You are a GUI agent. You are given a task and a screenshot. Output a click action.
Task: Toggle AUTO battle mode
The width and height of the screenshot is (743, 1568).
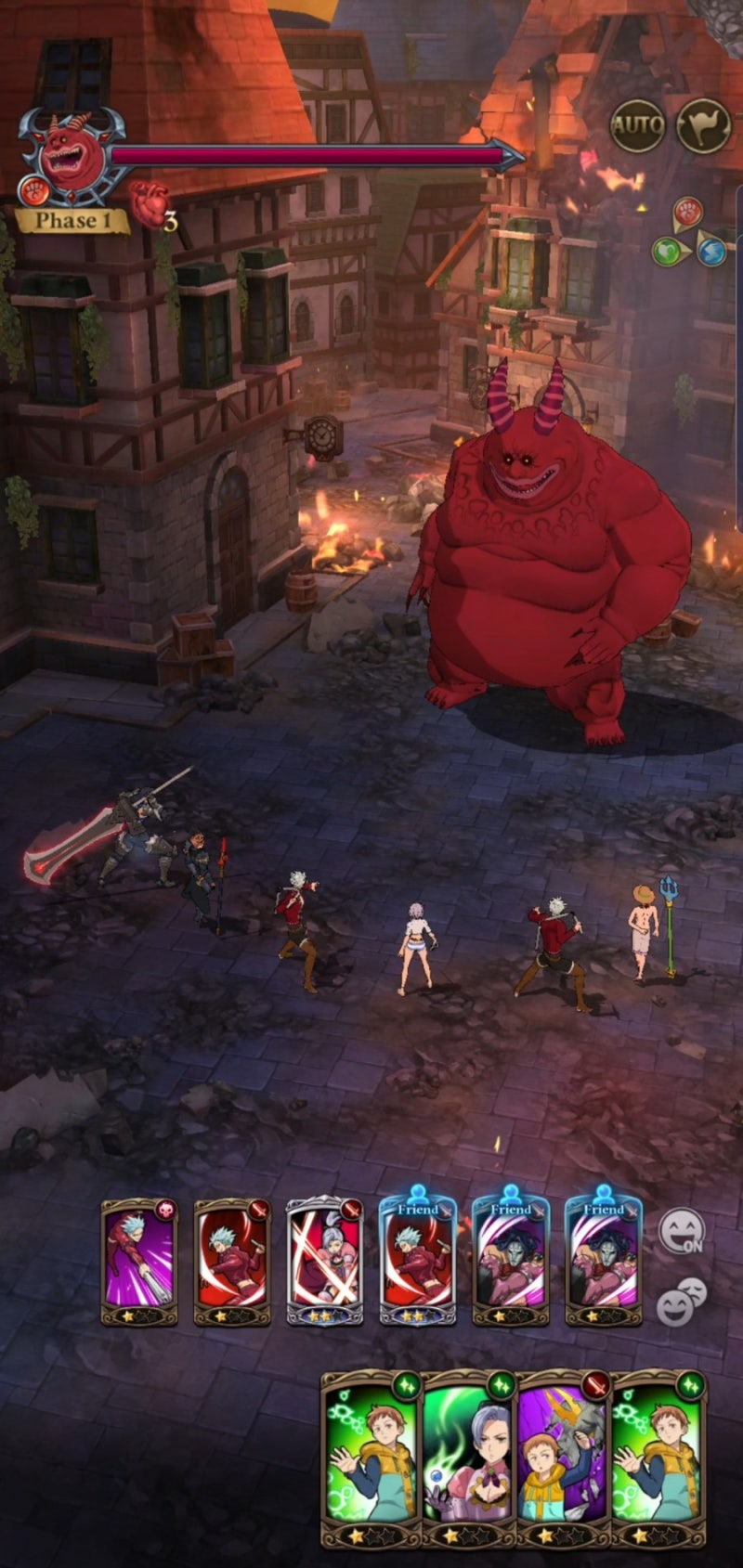pyautogui.click(x=637, y=125)
